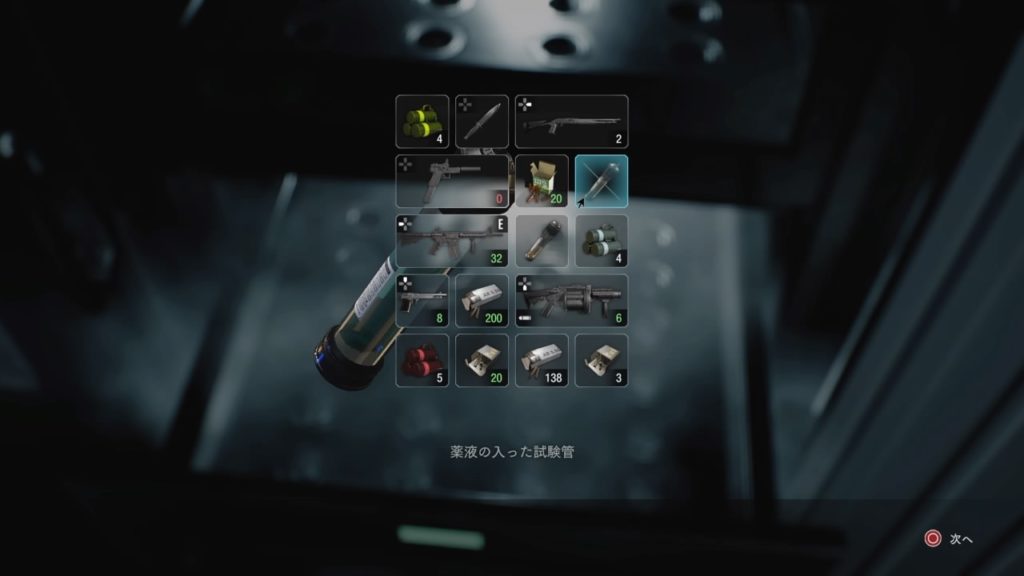Select the yellow acid rounds stack
This screenshot has width=1024, height=576.
(x=422, y=121)
